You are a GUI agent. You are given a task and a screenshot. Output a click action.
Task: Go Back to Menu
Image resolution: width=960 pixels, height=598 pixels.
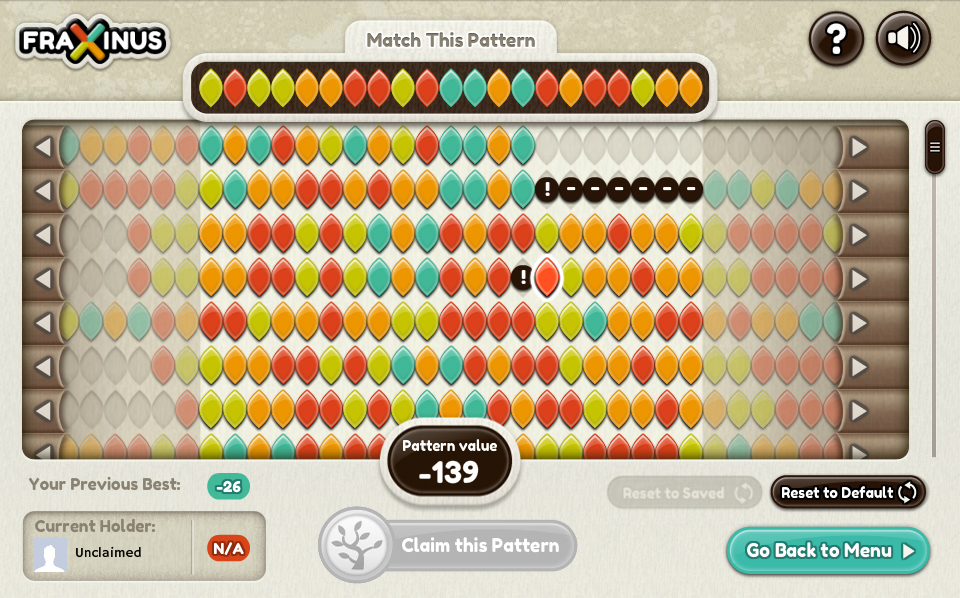pyautogui.click(x=829, y=551)
